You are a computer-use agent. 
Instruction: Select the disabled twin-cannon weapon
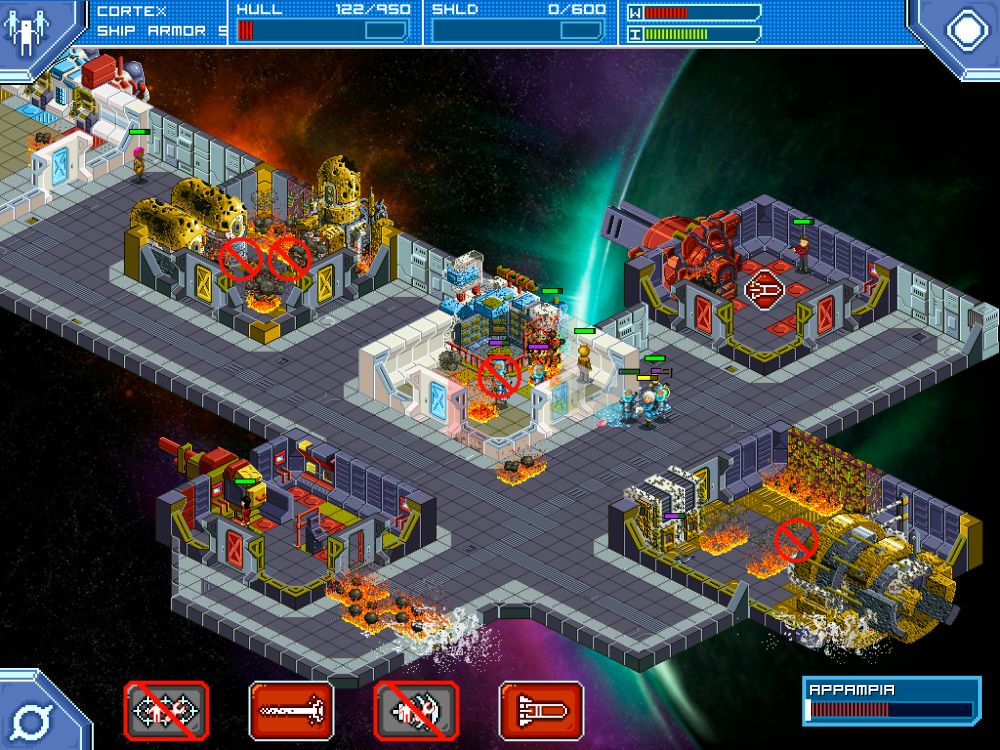[166, 710]
